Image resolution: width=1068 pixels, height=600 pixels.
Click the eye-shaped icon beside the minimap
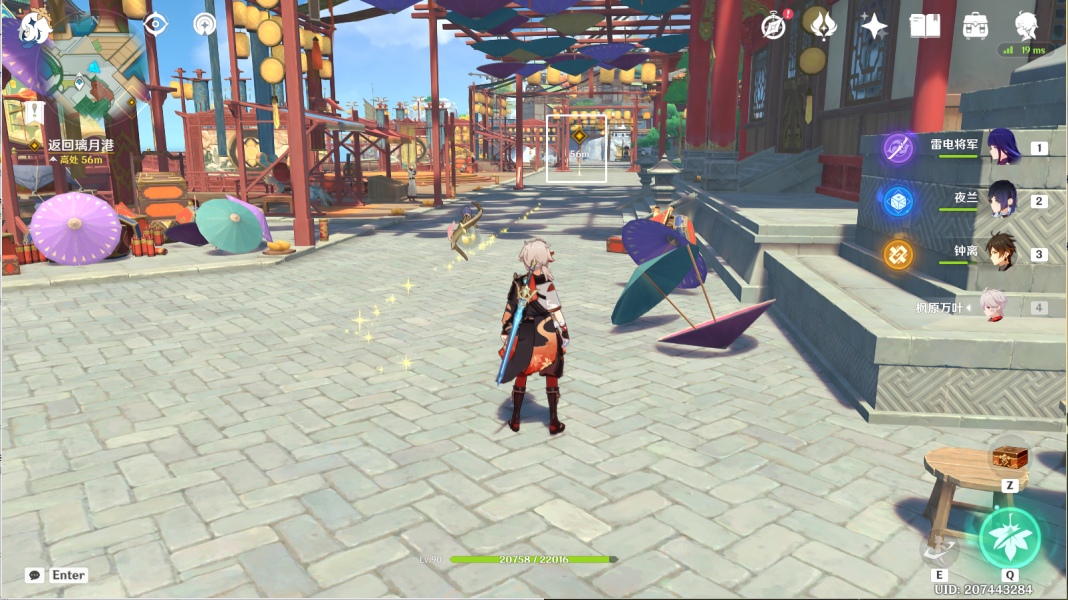155,24
